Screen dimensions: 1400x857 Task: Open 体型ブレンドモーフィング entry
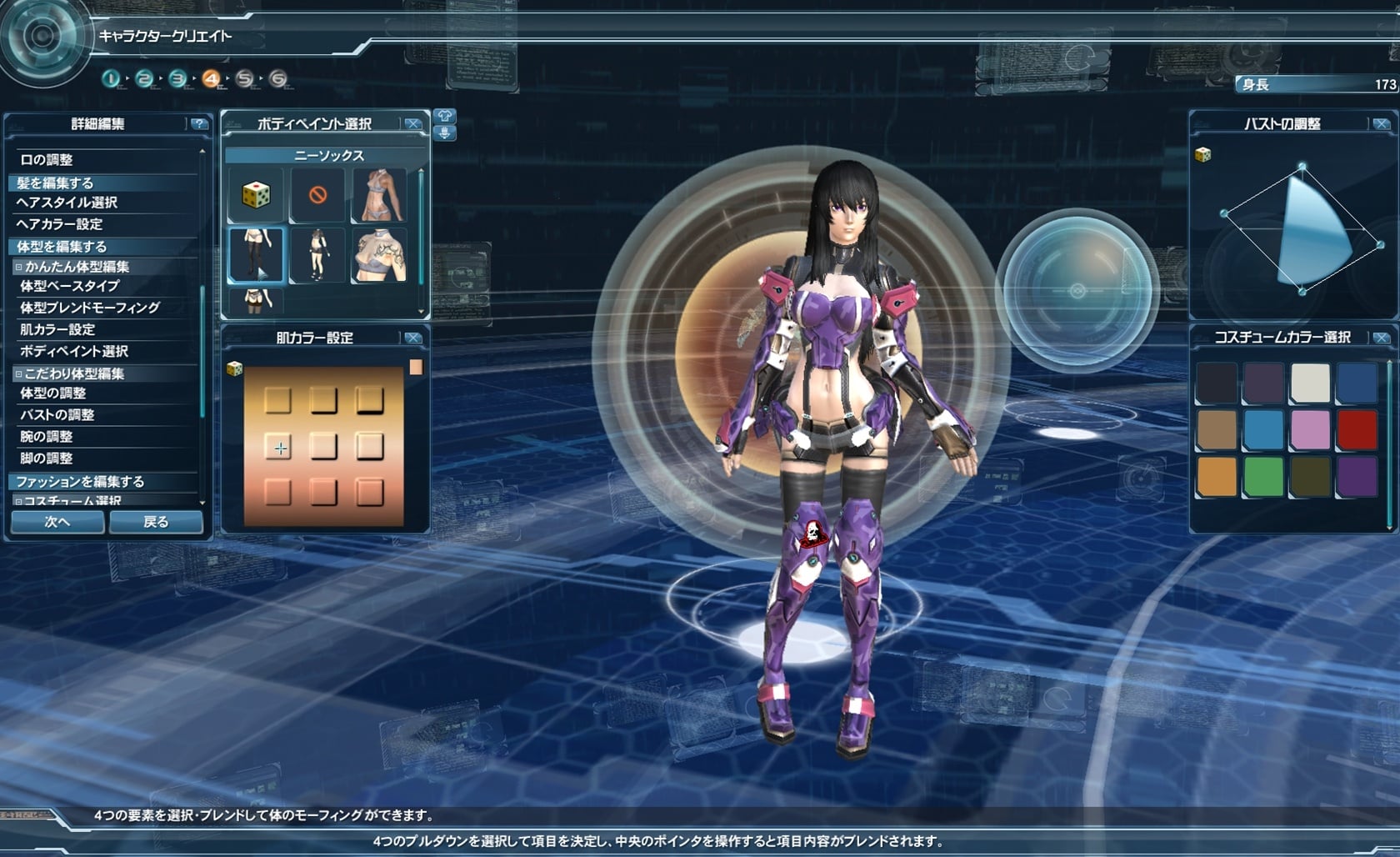pyautogui.click(x=90, y=308)
